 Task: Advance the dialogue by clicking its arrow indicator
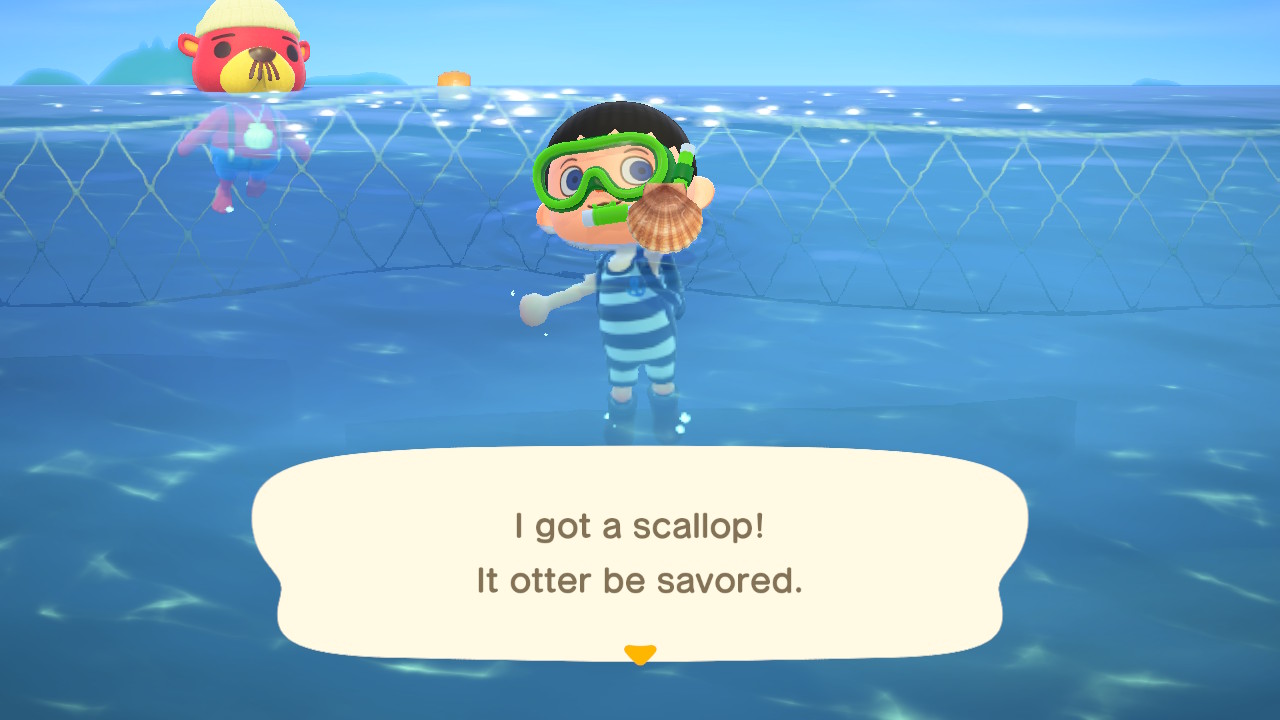pos(638,653)
